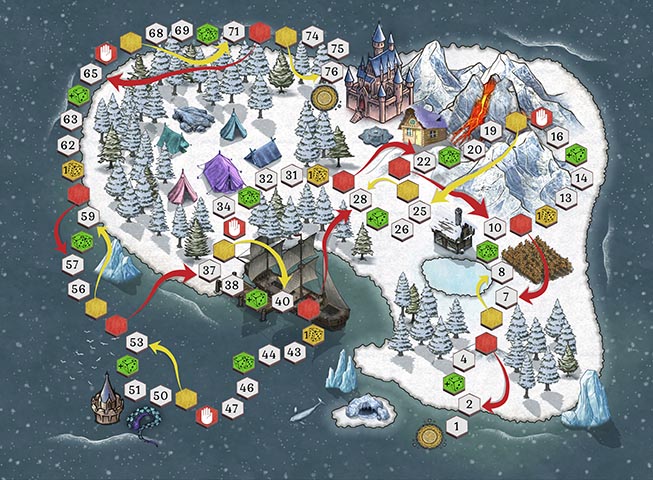The width and height of the screenshot is (653, 480).
Task: Click tile 2 on the board
Action: (x=466, y=404)
